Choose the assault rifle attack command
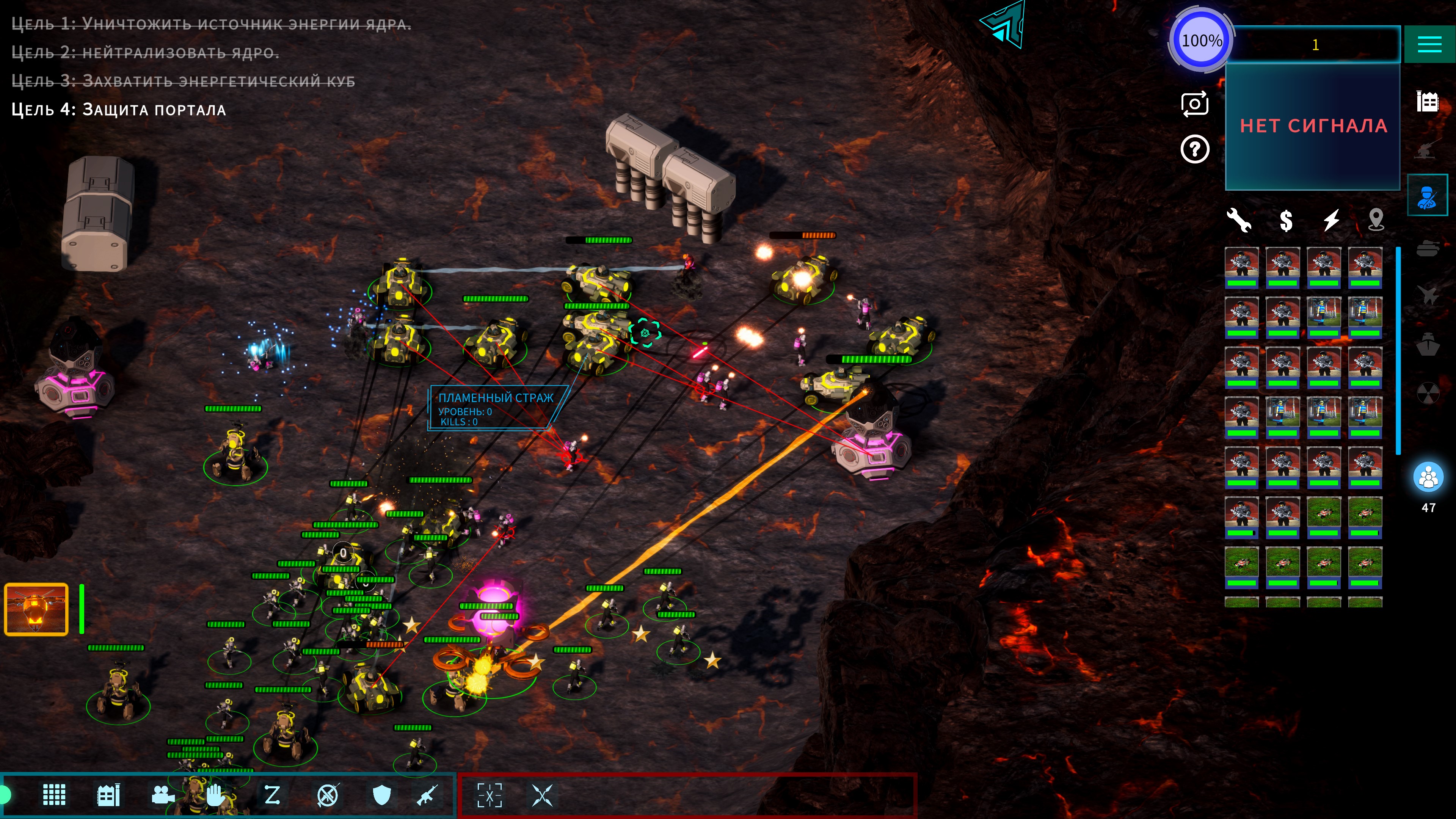Viewport: 1456px width, 819px height. (x=427, y=795)
